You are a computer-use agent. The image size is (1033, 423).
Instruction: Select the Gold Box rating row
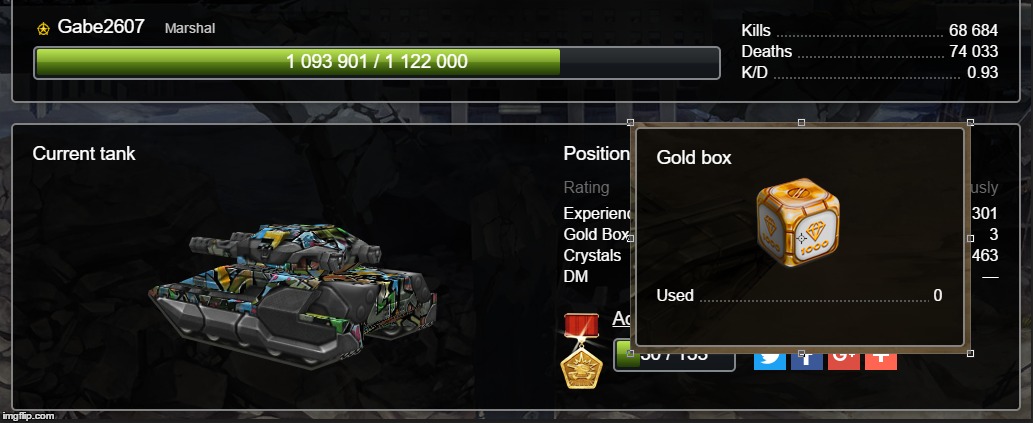coord(596,234)
